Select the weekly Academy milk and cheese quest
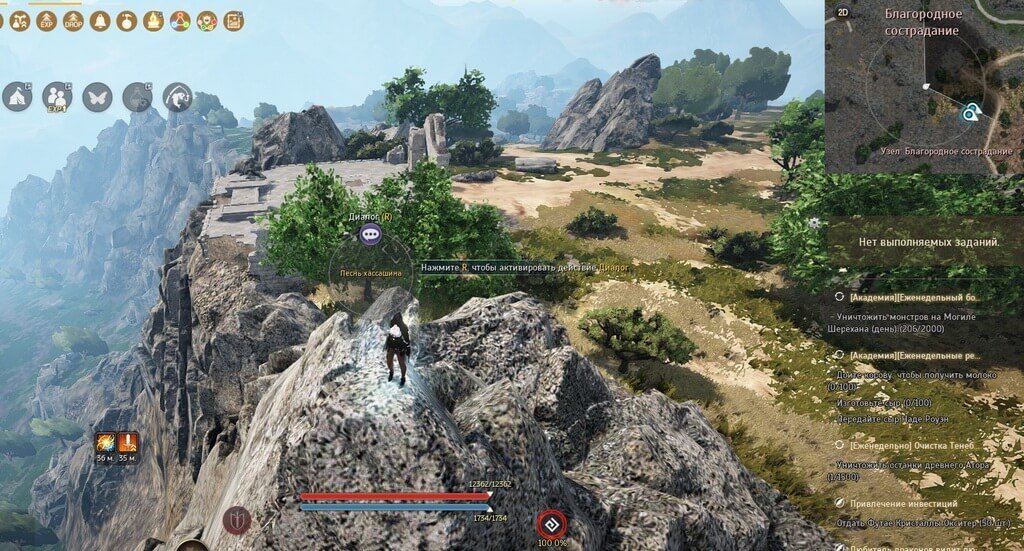Screen dimensions: 1024x551 coord(915,355)
